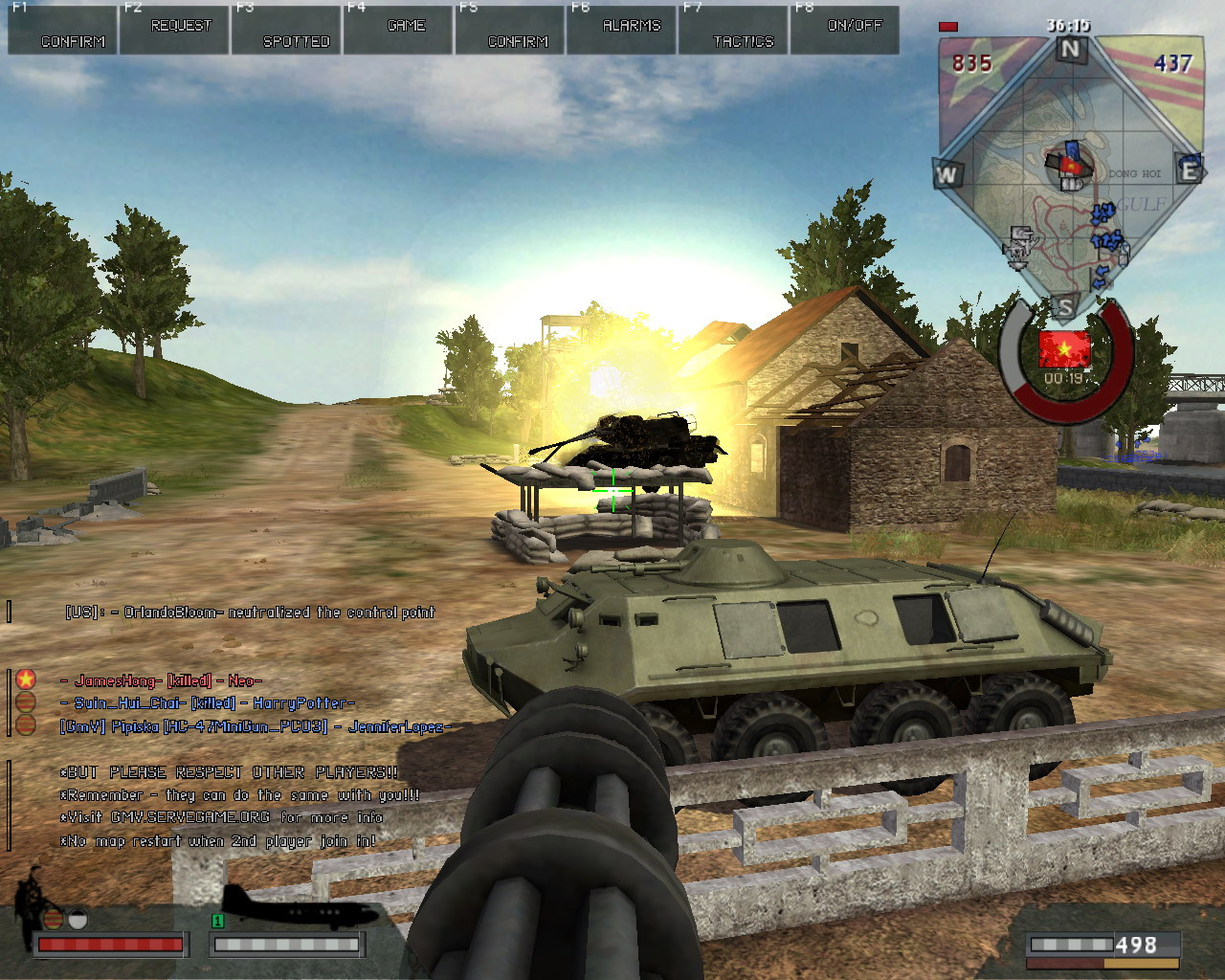Open the GAME radio menu
Viewport: 1225px width, 980px height.
(399, 30)
